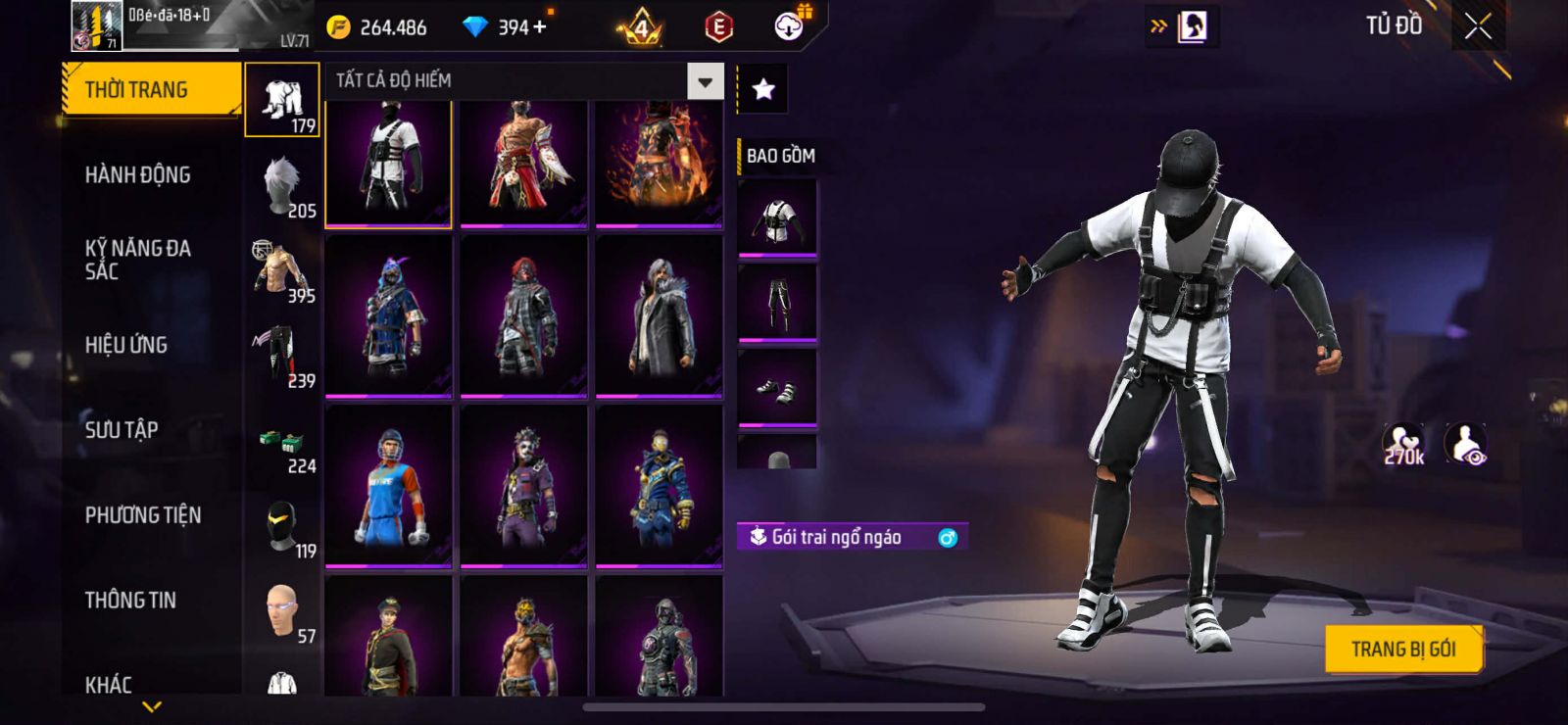The height and width of the screenshot is (725, 1568).
Task: Open the Thông Tin tab
Action: pyautogui.click(x=130, y=600)
